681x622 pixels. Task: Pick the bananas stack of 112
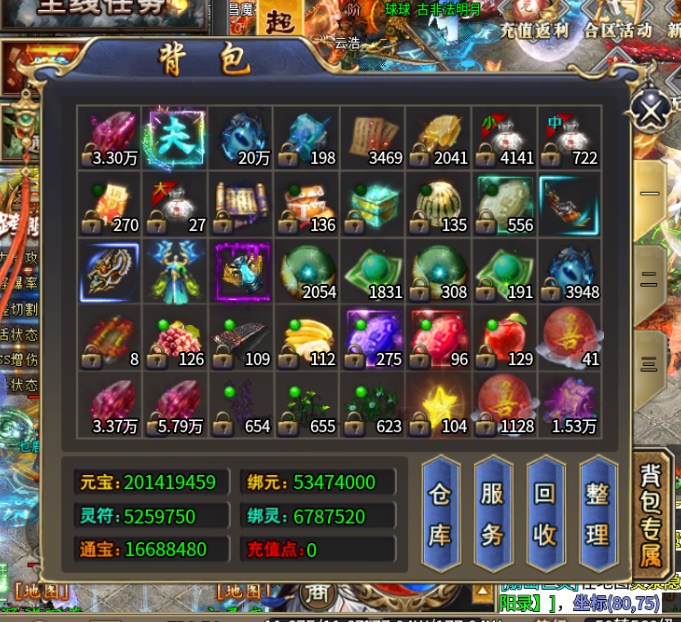click(307, 338)
